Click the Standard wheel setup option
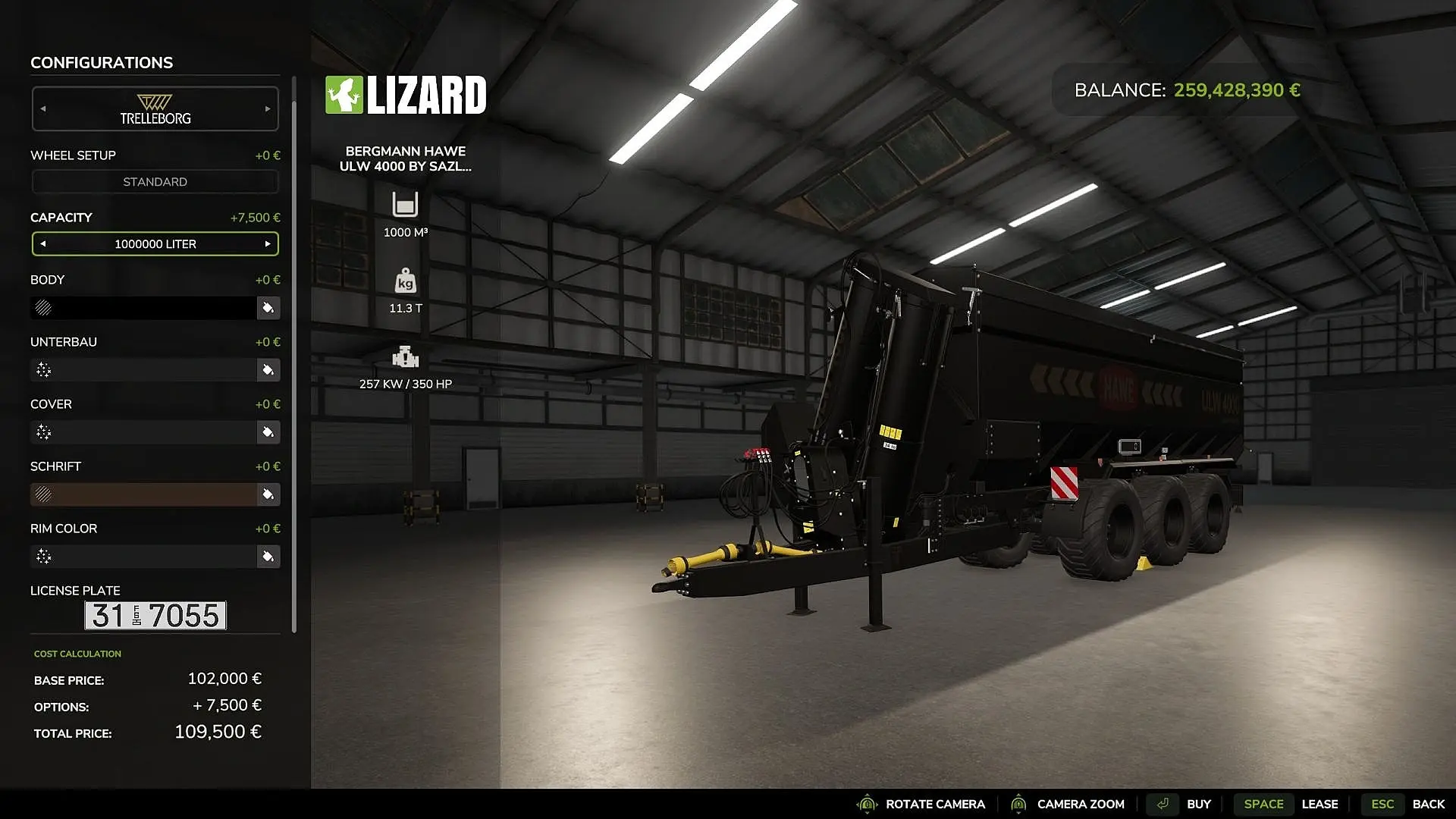Screen dimensions: 1456x819 tap(155, 182)
